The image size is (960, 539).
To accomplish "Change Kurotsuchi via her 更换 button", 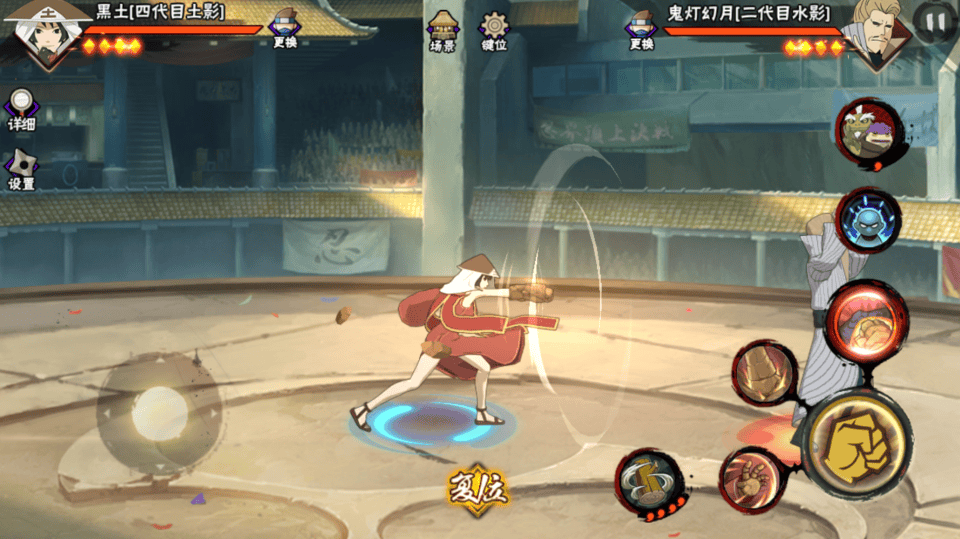I will coord(285,30).
